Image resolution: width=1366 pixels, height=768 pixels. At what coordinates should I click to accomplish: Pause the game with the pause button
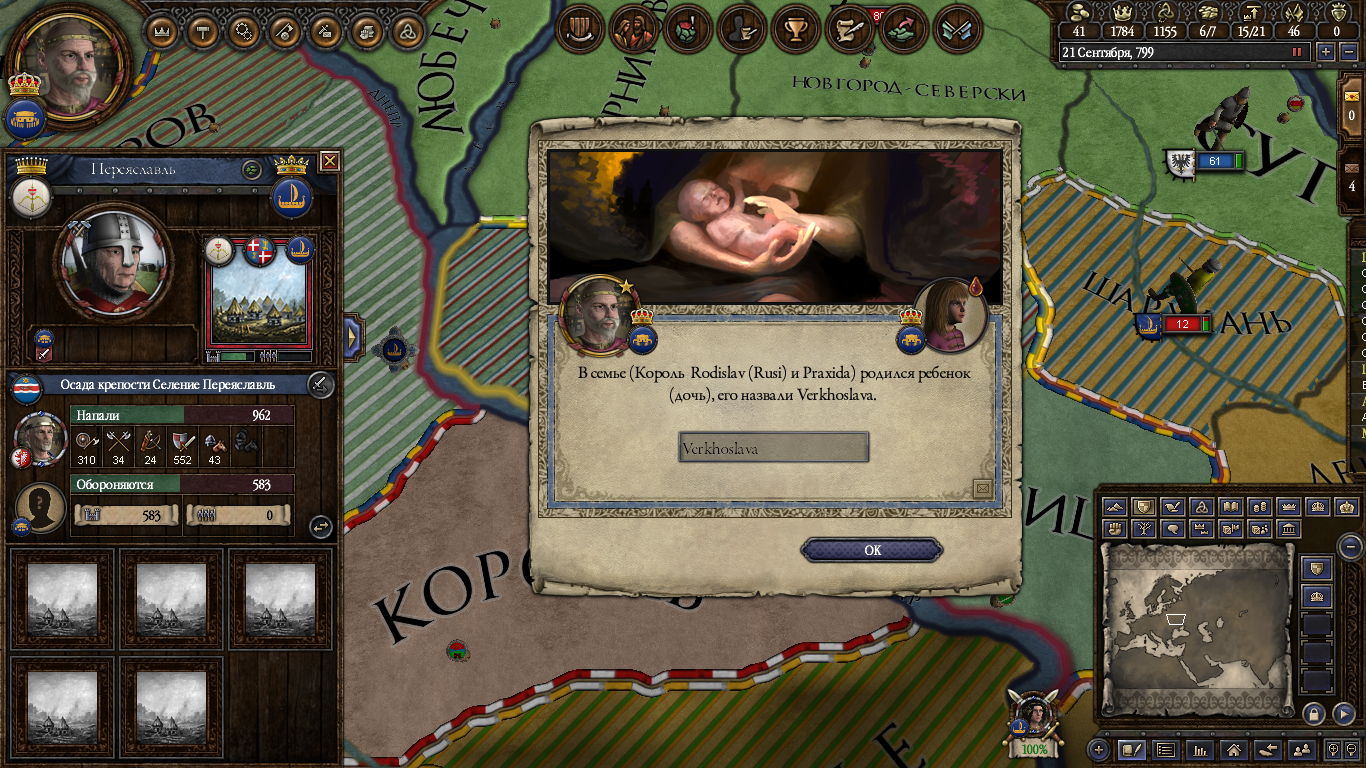click(x=1298, y=52)
